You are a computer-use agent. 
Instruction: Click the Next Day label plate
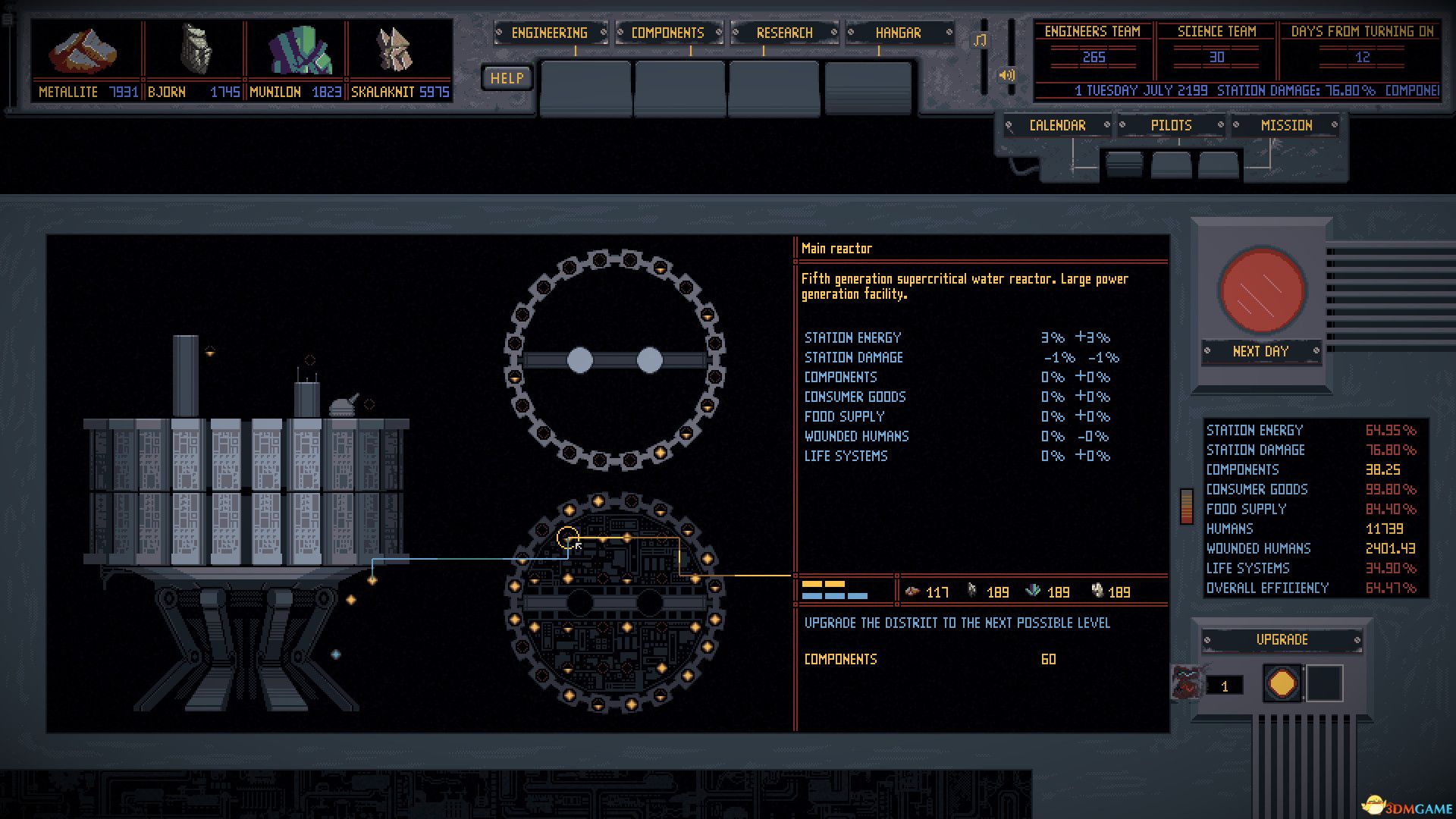point(1260,351)
